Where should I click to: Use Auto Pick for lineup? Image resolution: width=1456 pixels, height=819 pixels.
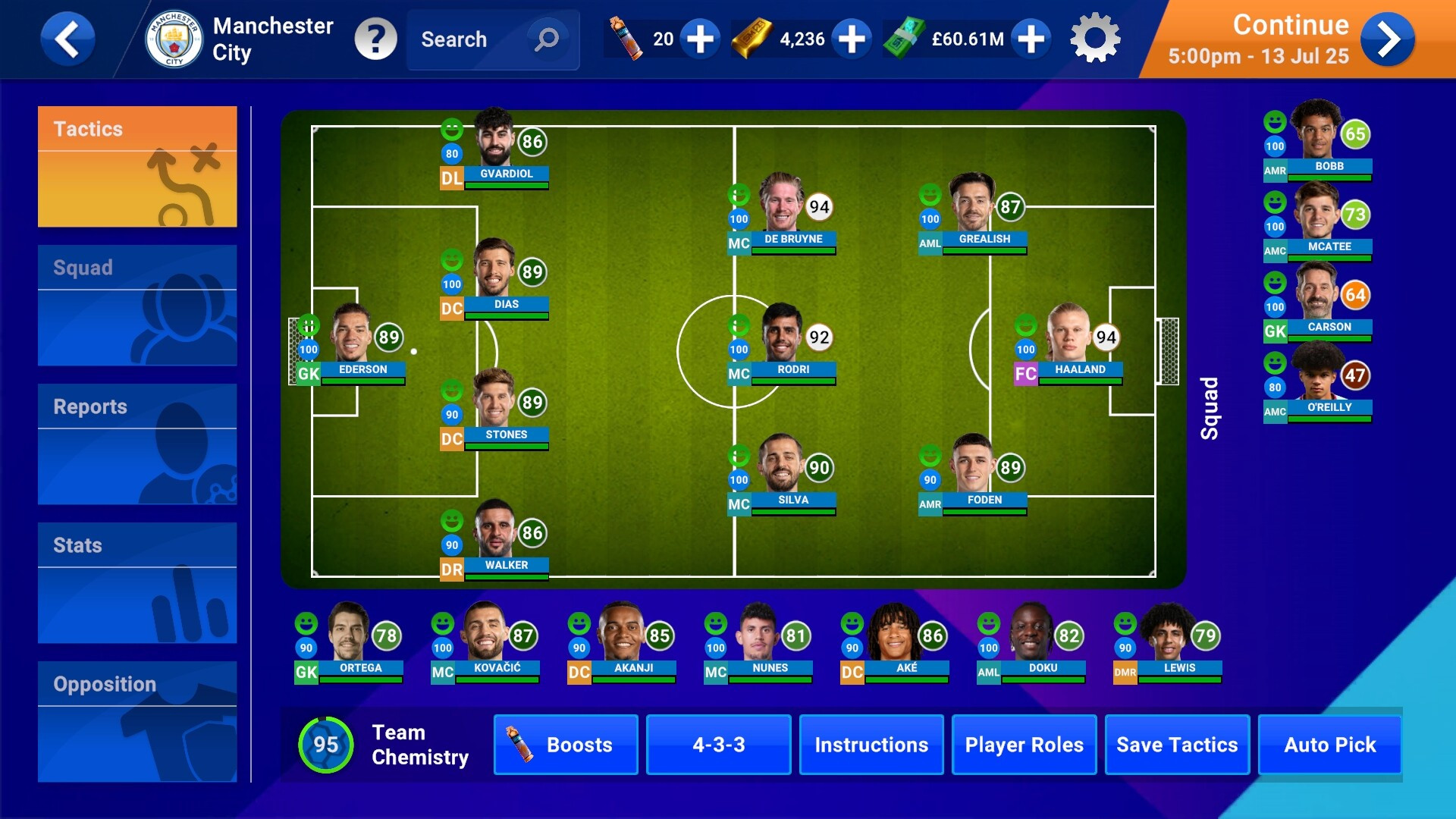pyautogui.click(x=1329, y=745)
